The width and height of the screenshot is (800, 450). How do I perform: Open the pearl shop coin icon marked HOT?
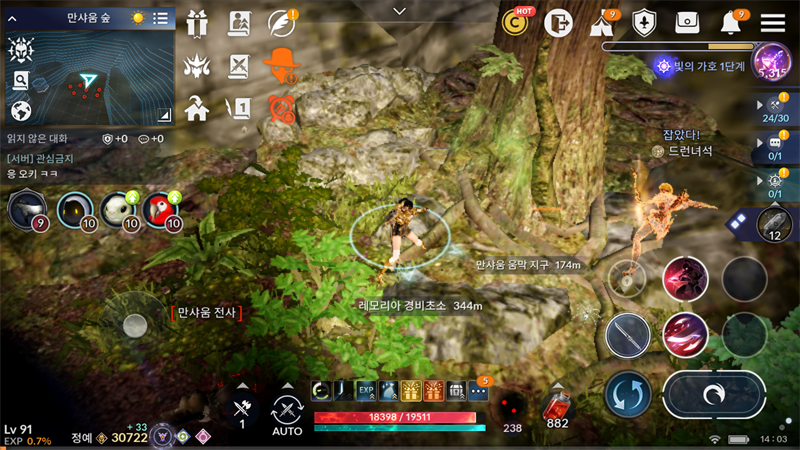click(x=517, y=23)
